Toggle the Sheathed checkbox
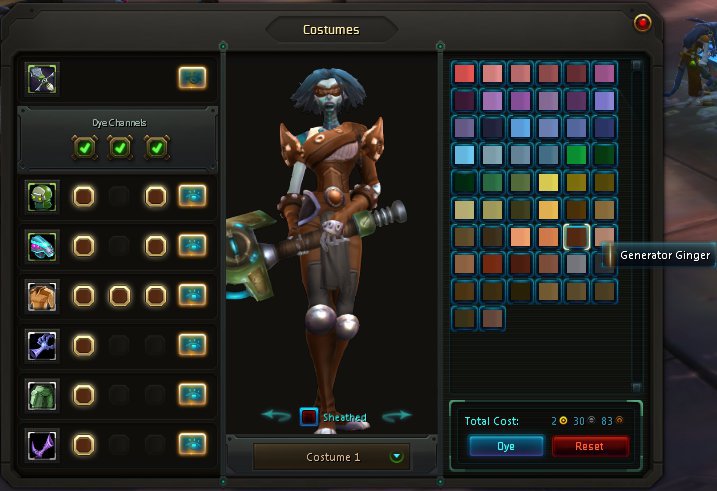The image size is (717, 491). pyautogui.click(x=309, y=417)
